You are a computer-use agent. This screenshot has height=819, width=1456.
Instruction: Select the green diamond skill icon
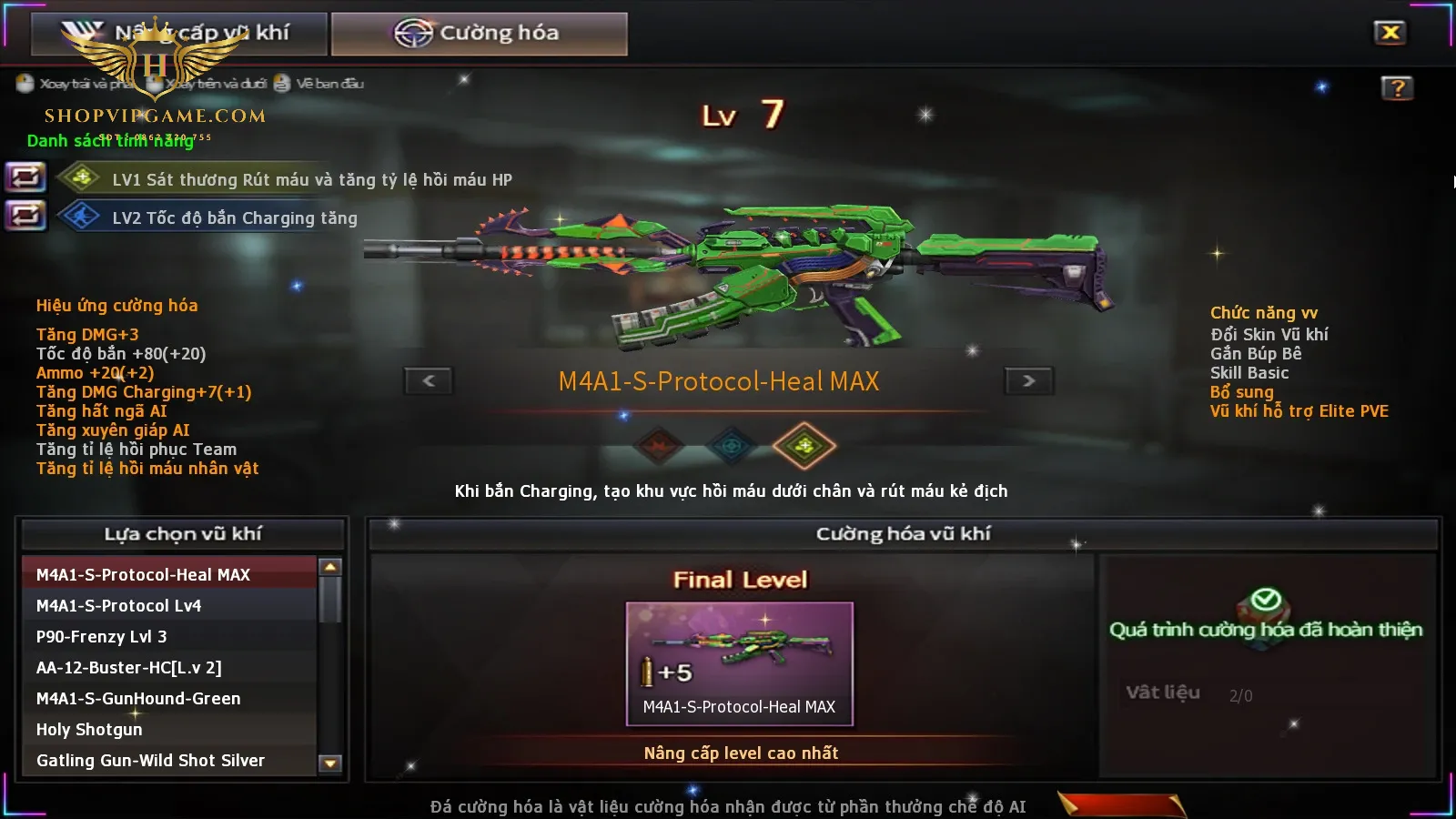click(804, 446)
